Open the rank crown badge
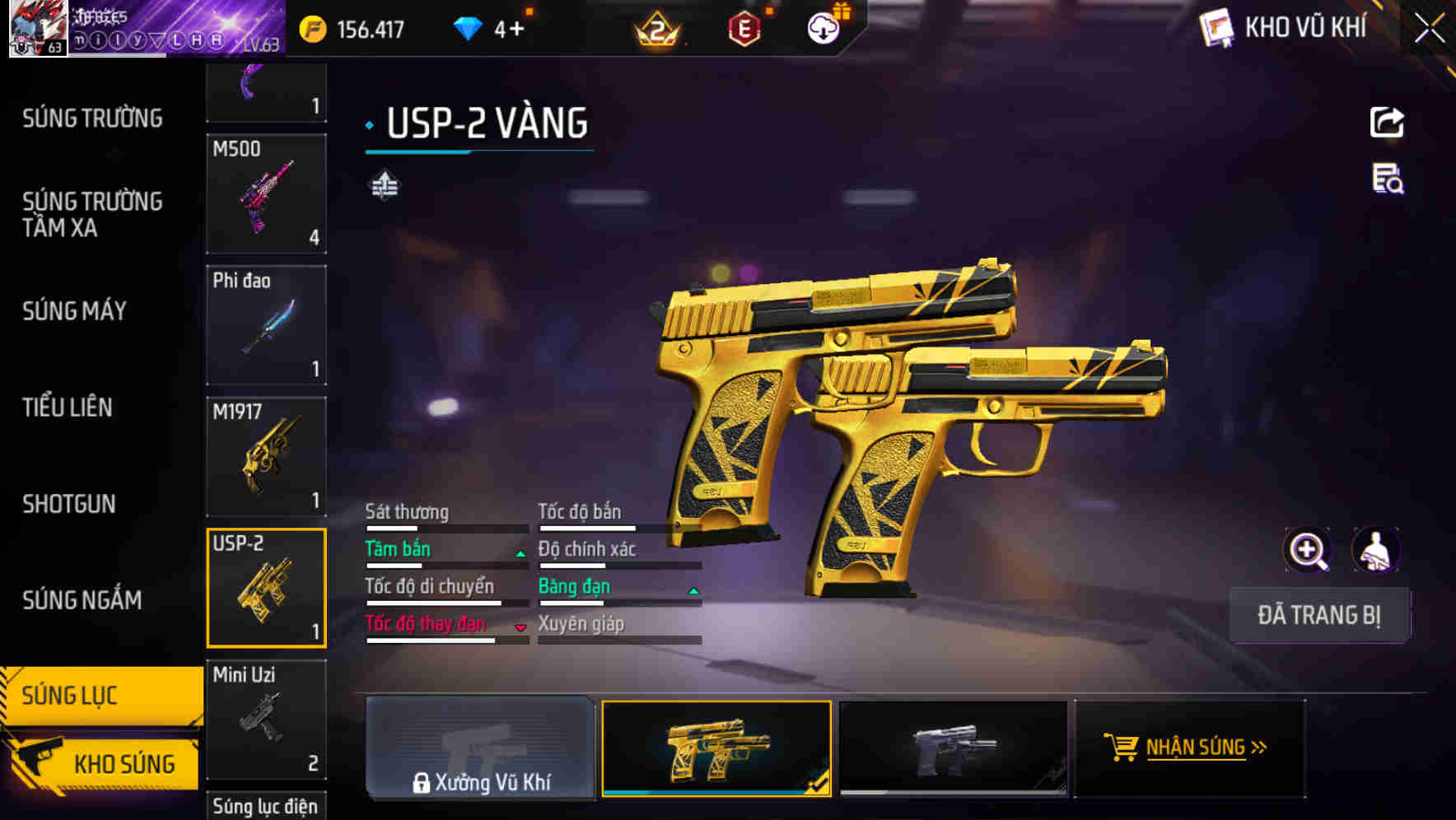 pyautogui.click(x=655, y=29)
